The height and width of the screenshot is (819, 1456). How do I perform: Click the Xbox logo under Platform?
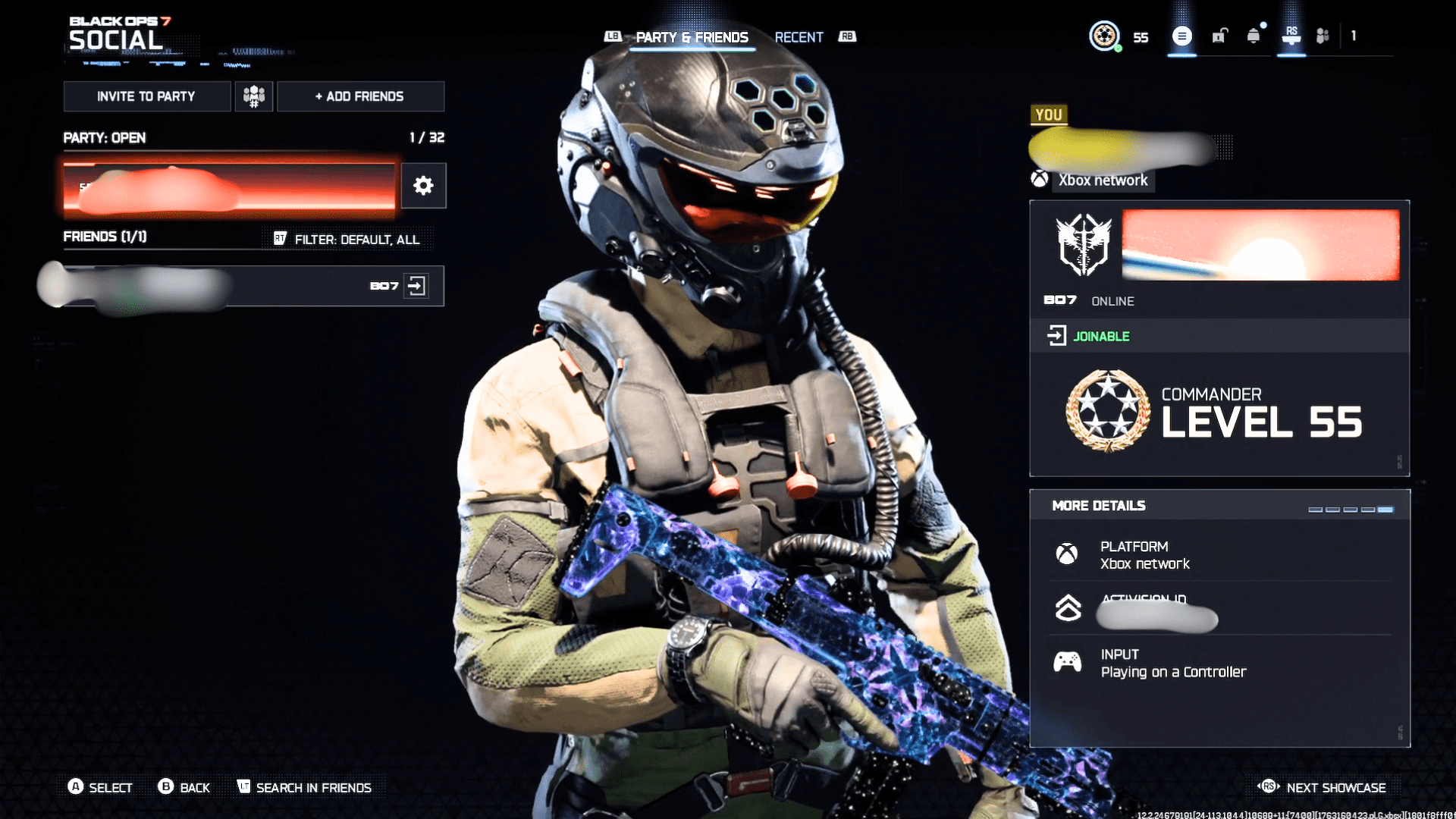[x=1068, y=554]
